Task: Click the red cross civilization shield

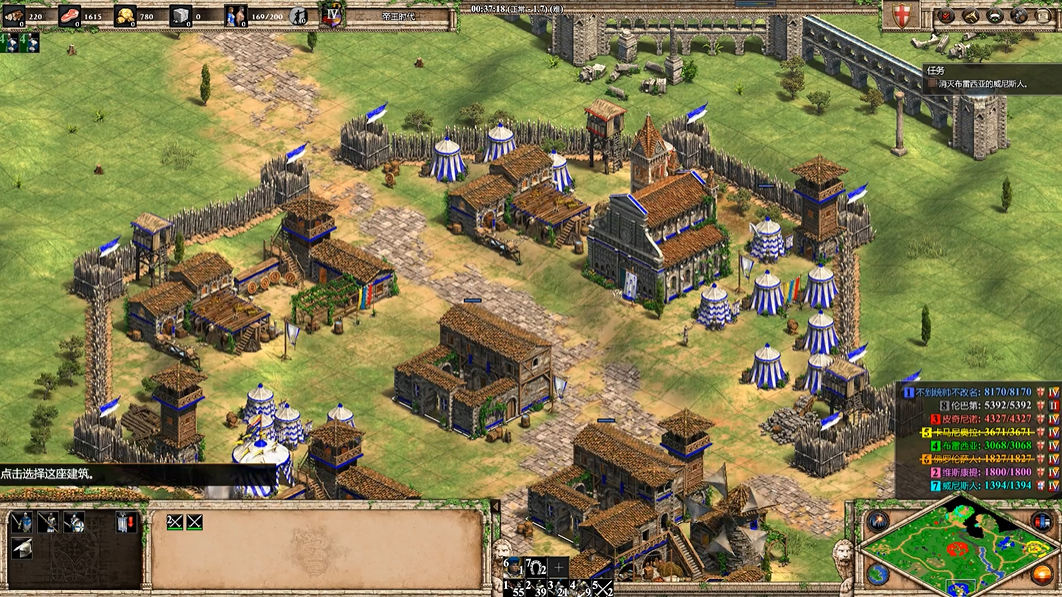Action: 902,15
